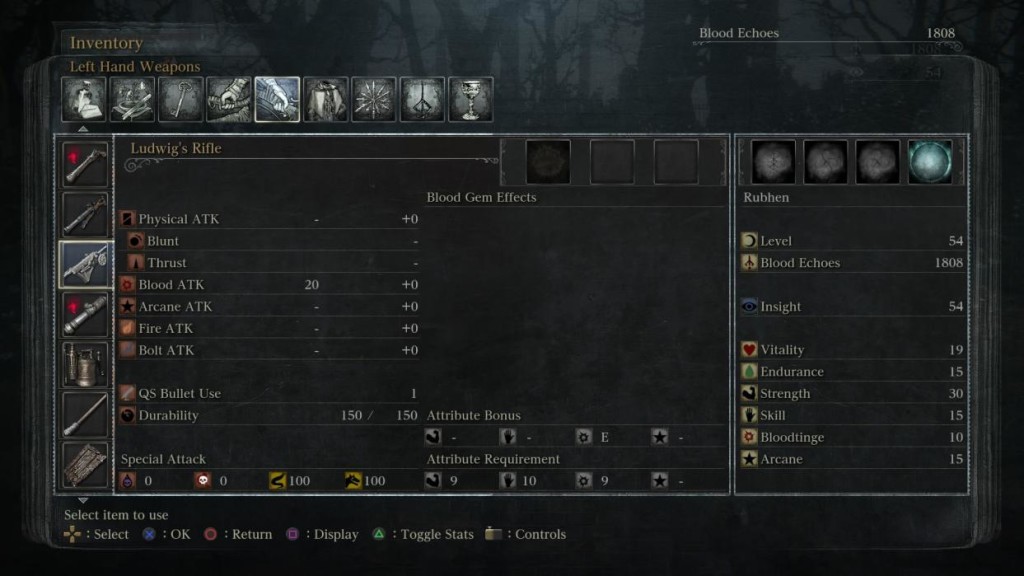Select the highlighted left hand weapons tab
The image size is (1024, 576).
(277, 100)
